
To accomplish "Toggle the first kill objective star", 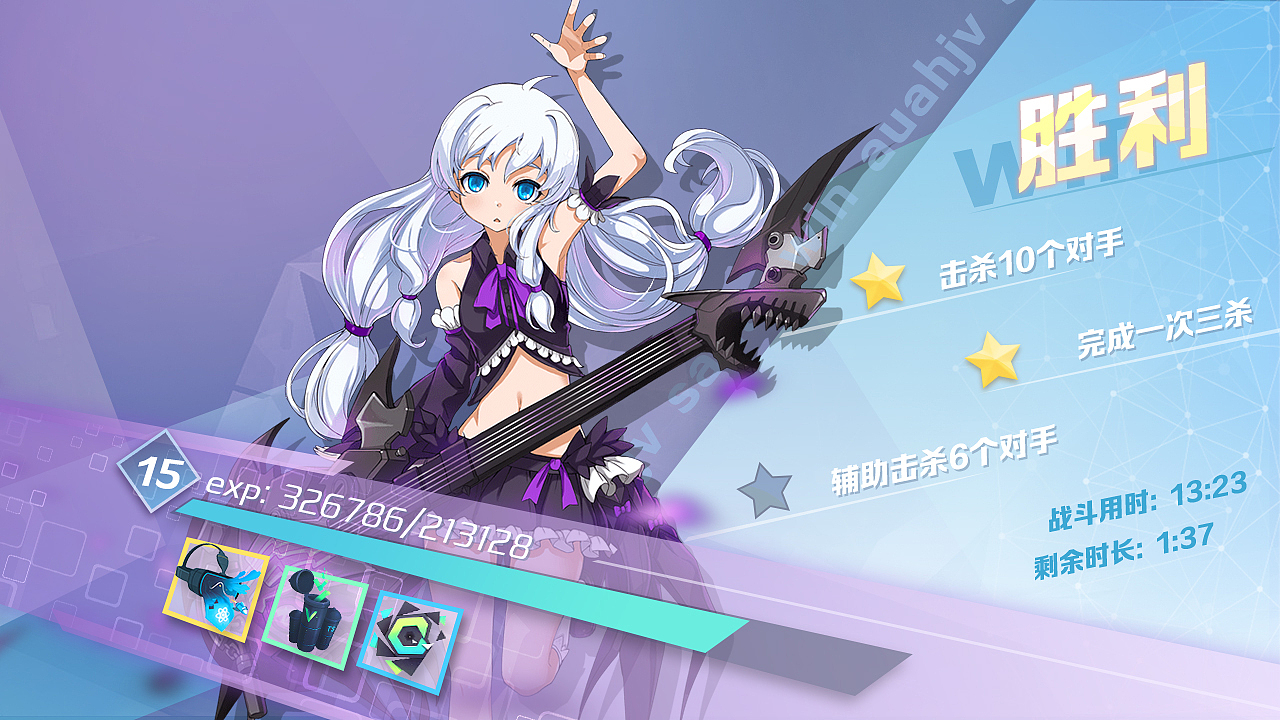I will [878, 281].
